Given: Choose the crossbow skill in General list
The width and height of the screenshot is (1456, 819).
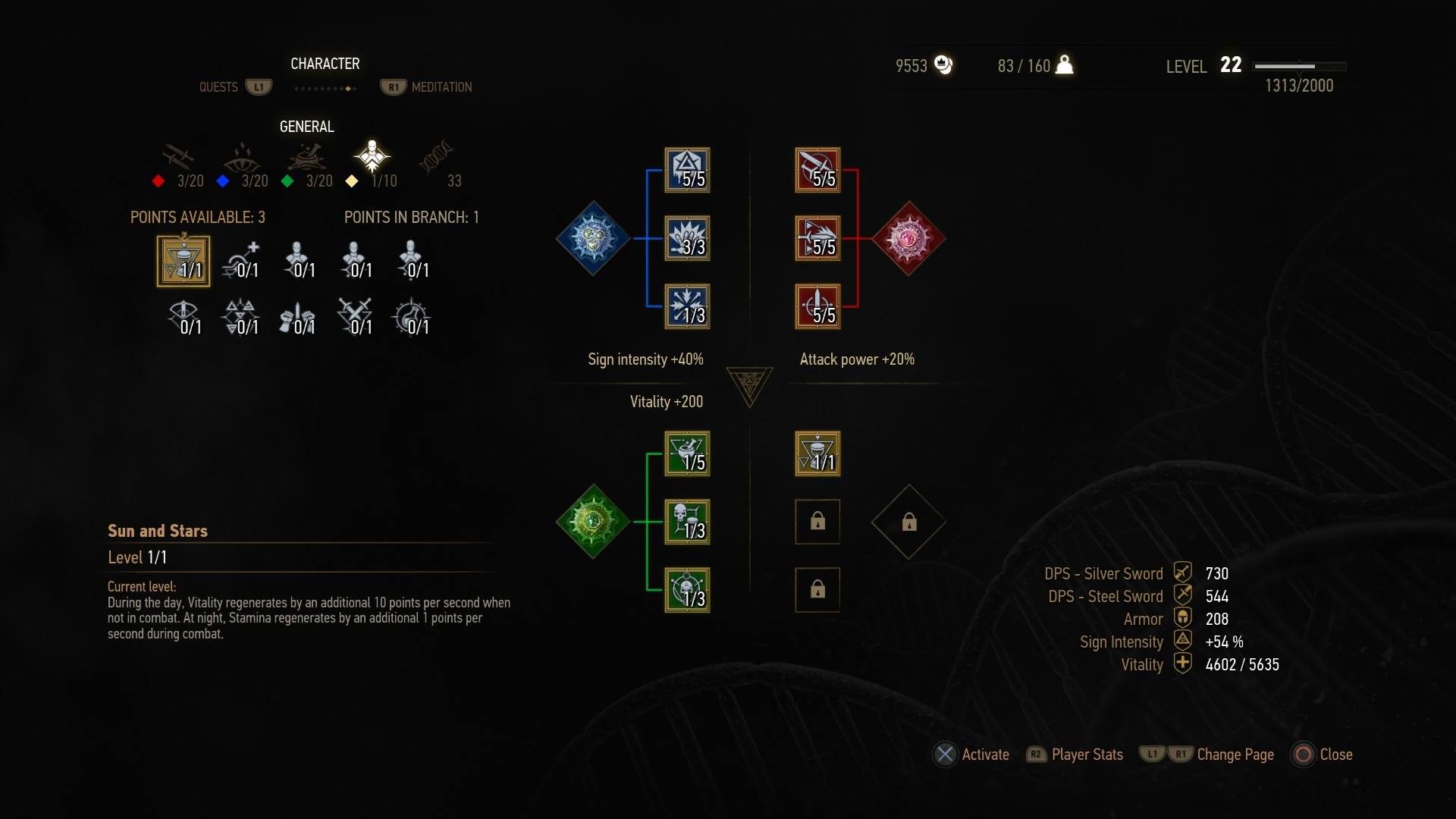Looking at the screenshot, I should click(x=184, y=318).
